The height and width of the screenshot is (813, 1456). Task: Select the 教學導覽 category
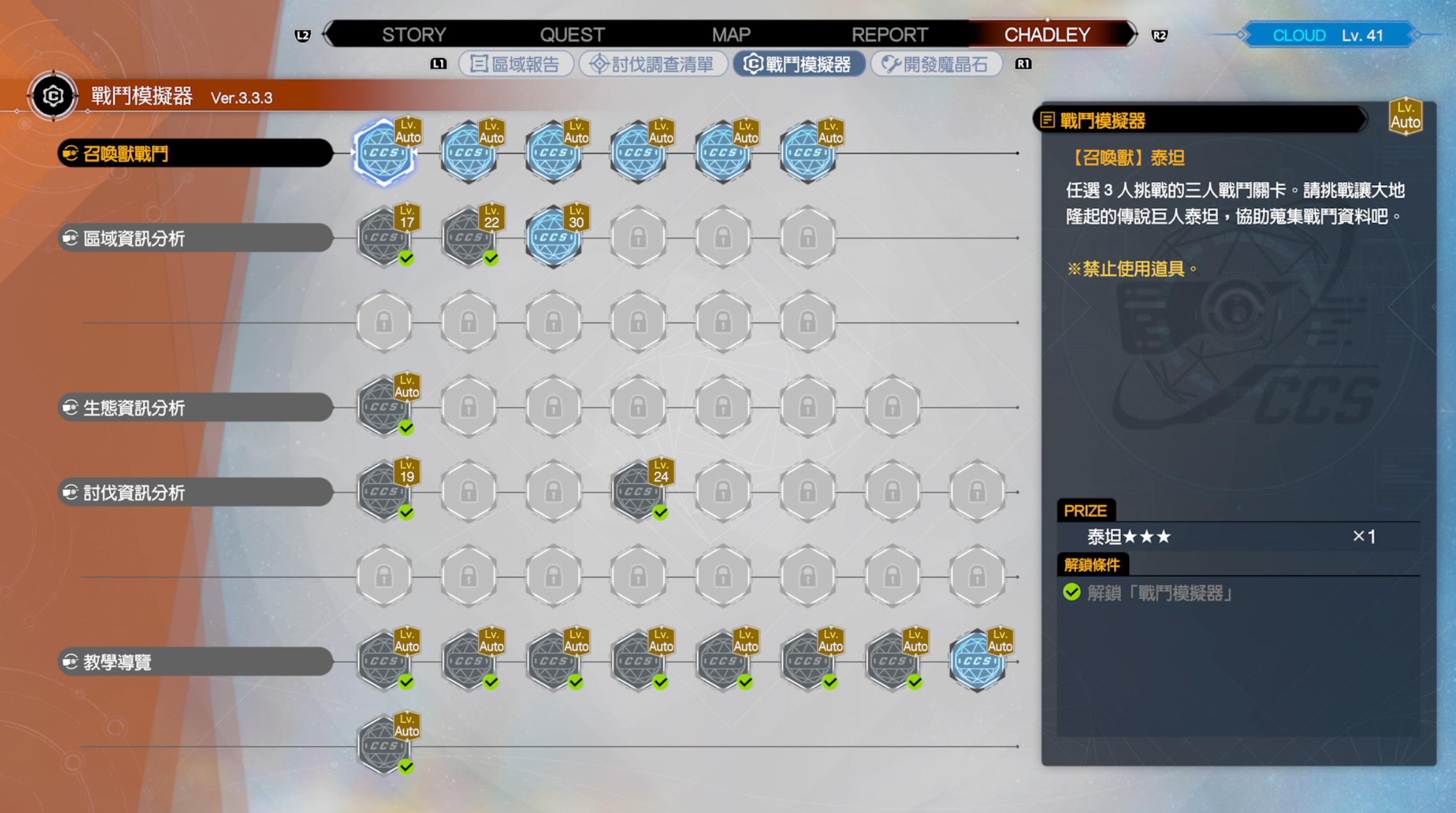(x=195, y=662)
